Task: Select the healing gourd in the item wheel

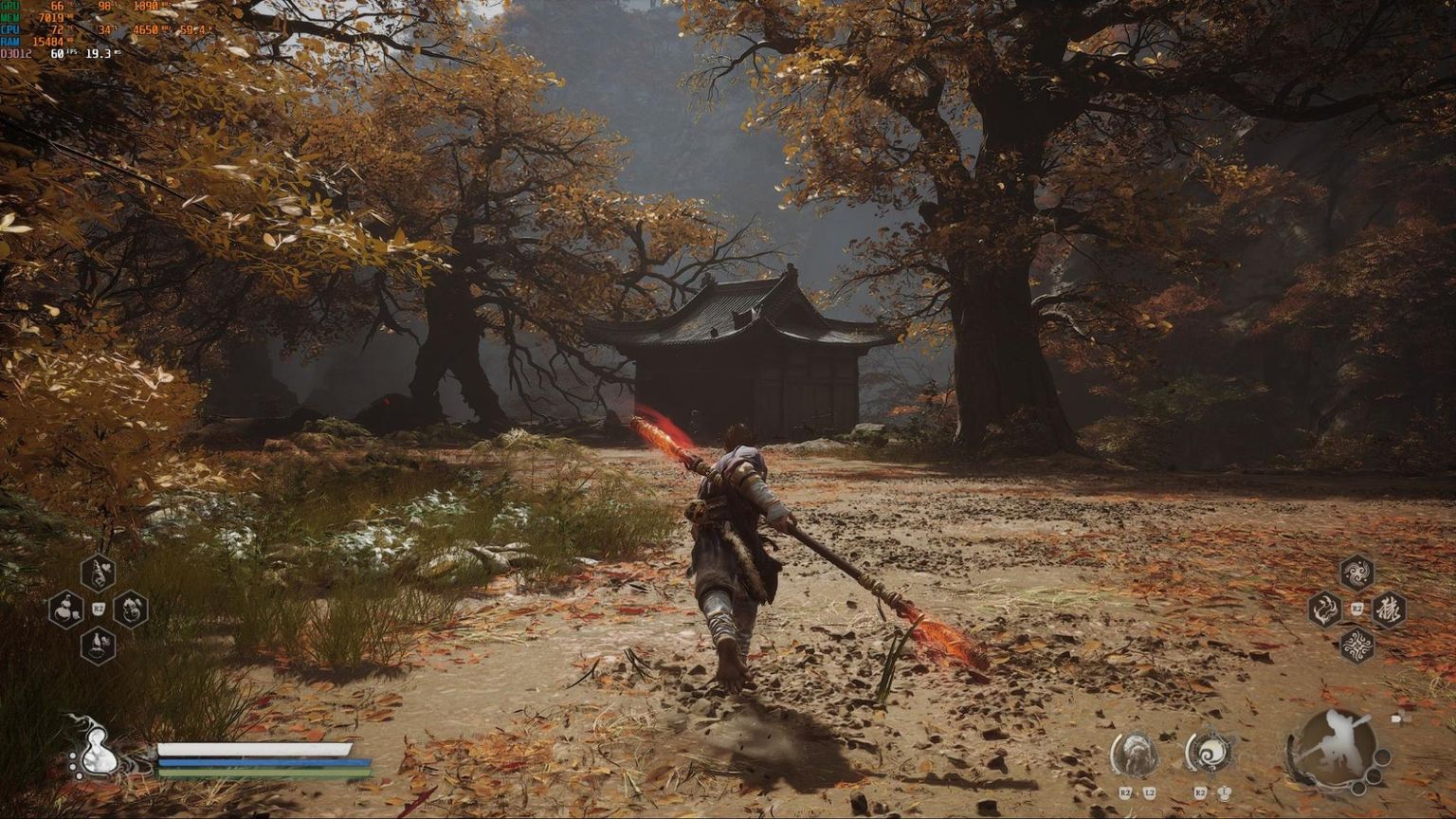Action: (99, 573)
